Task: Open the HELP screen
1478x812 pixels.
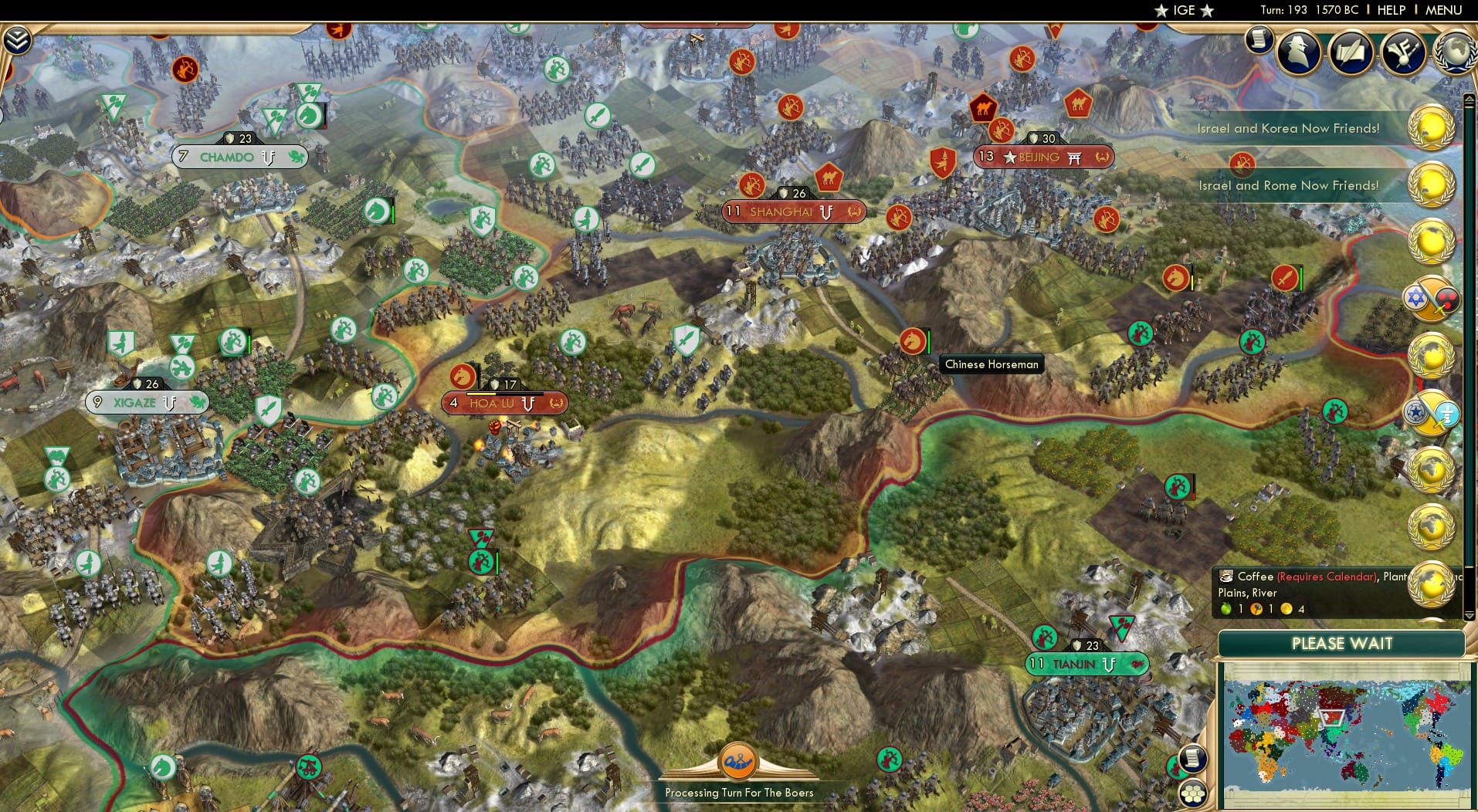Action: pyautogui.click(x=1391, y=10)
